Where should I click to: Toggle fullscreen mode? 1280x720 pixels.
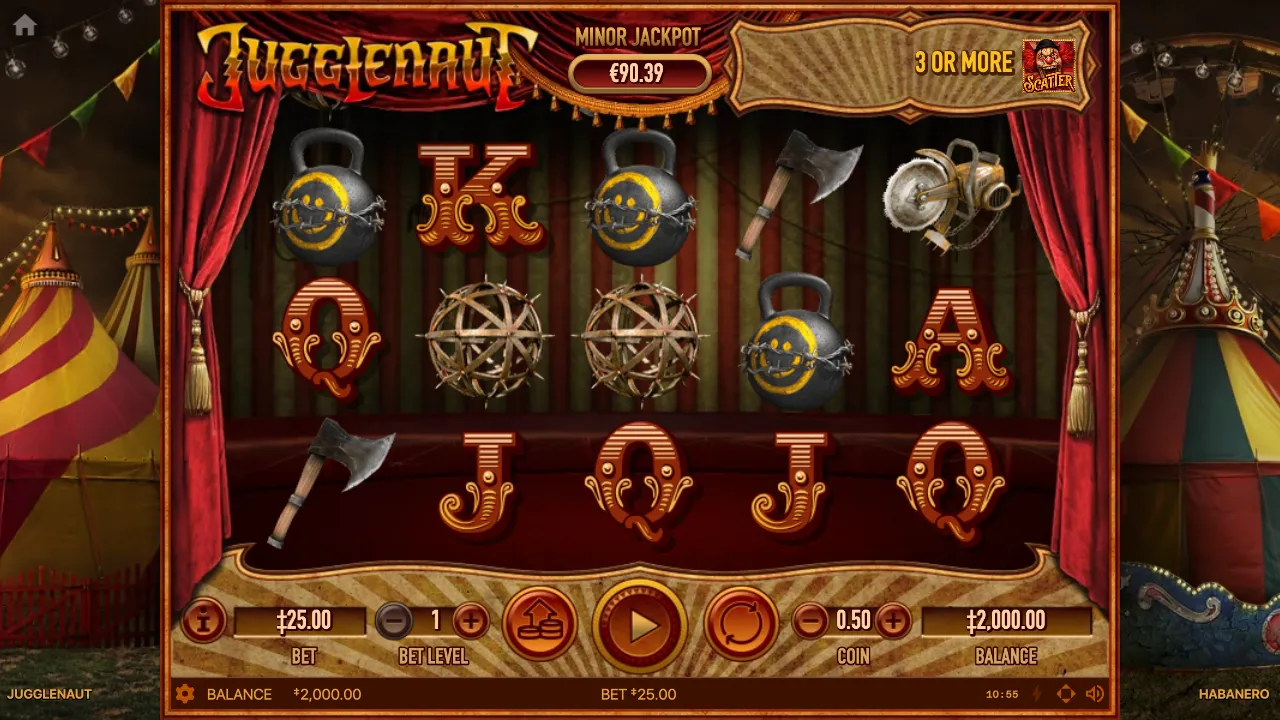click(x=1066, y=694)
